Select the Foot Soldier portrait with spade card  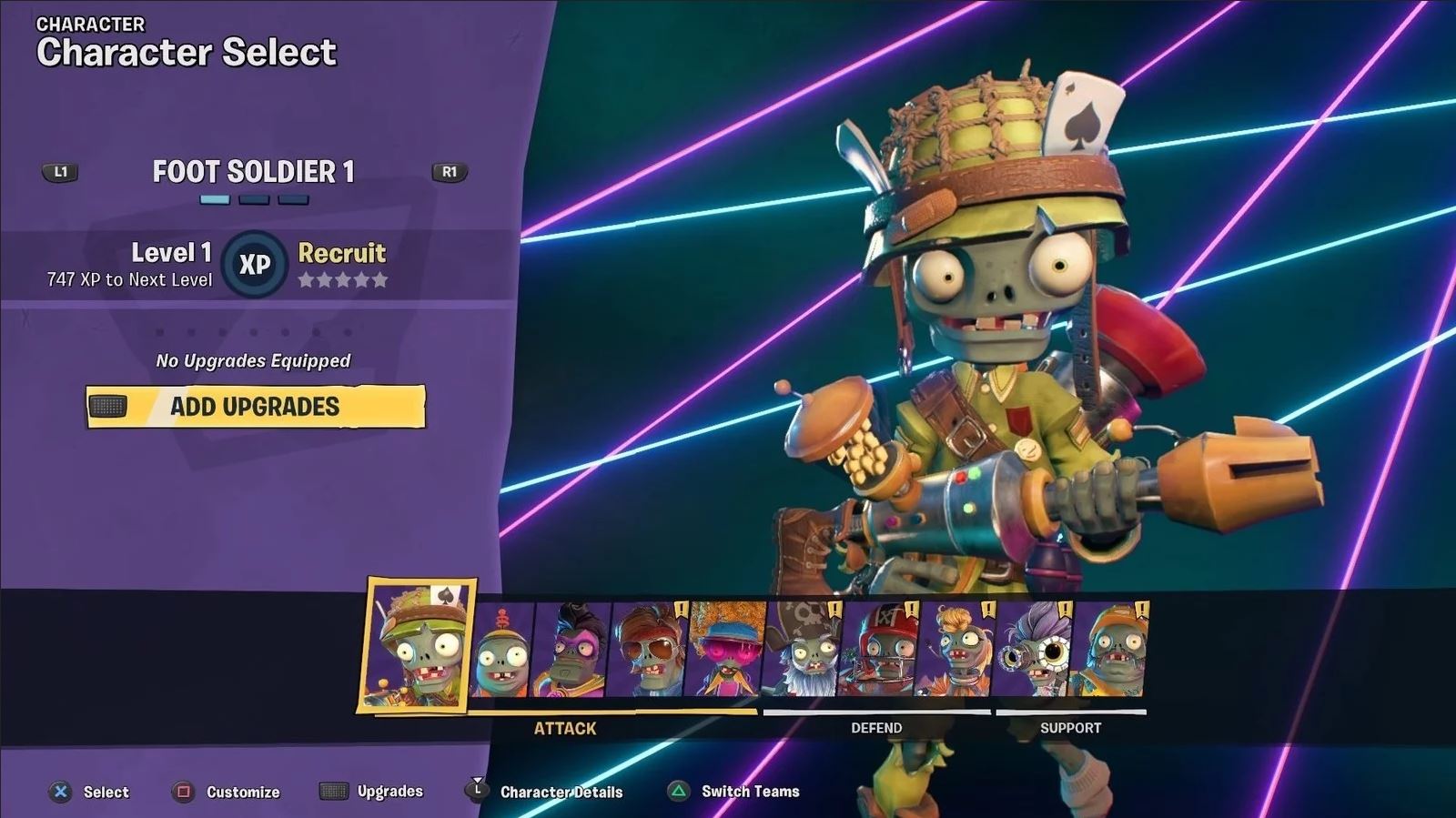[x=418, y=646]
